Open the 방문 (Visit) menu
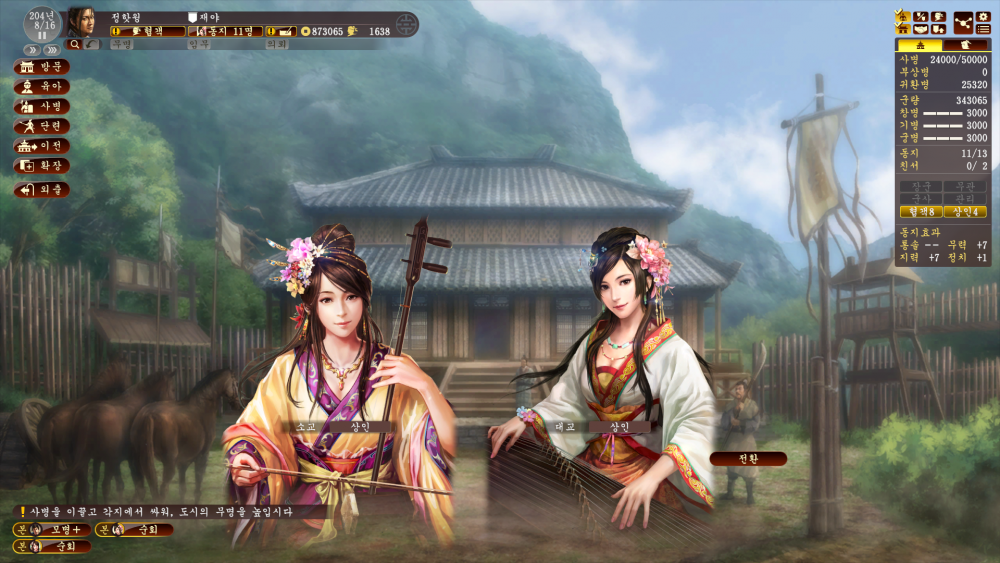 click(x=42, y=67)
